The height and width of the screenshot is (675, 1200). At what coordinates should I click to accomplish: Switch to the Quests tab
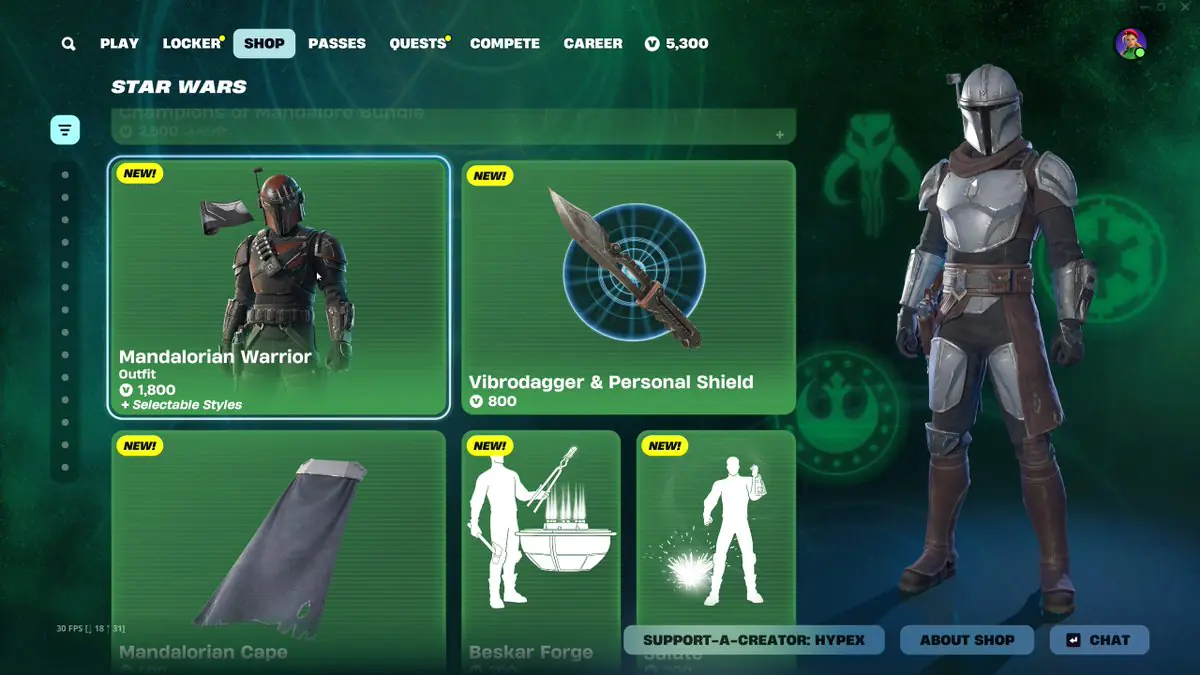pyautogui.click(x=418, y=44)
